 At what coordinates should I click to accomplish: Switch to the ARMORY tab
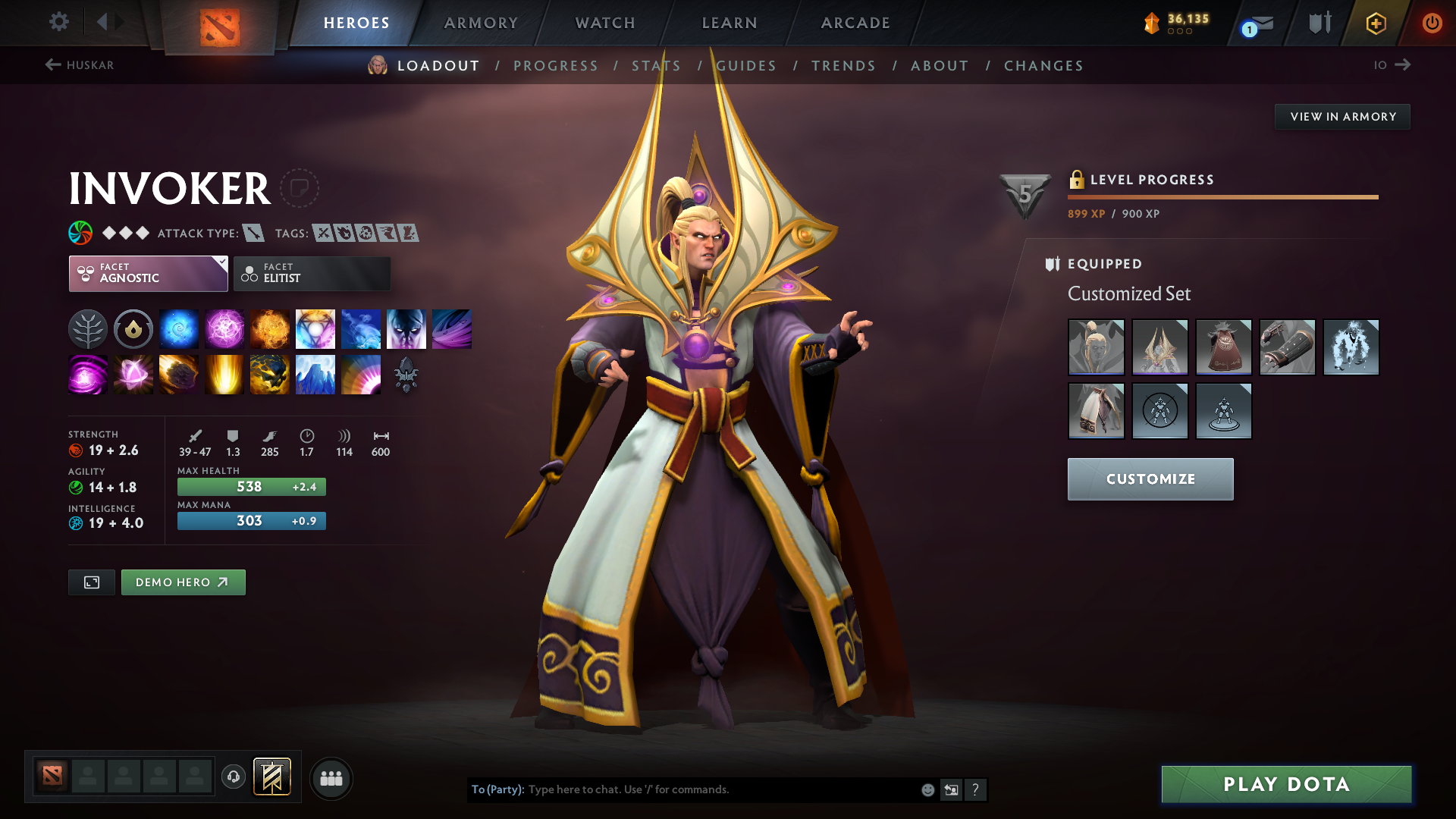pos(481,23)
